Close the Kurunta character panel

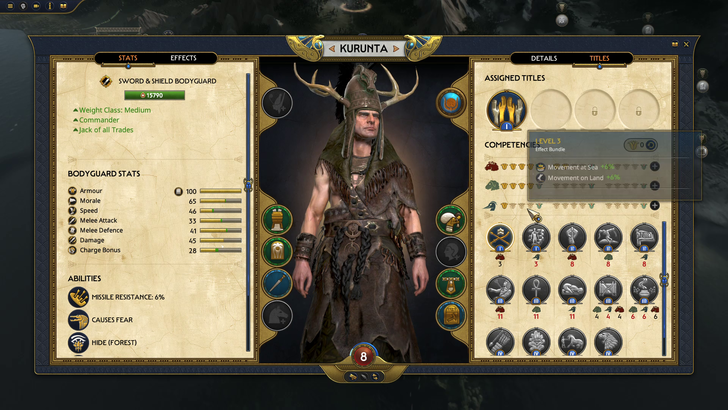686,44
